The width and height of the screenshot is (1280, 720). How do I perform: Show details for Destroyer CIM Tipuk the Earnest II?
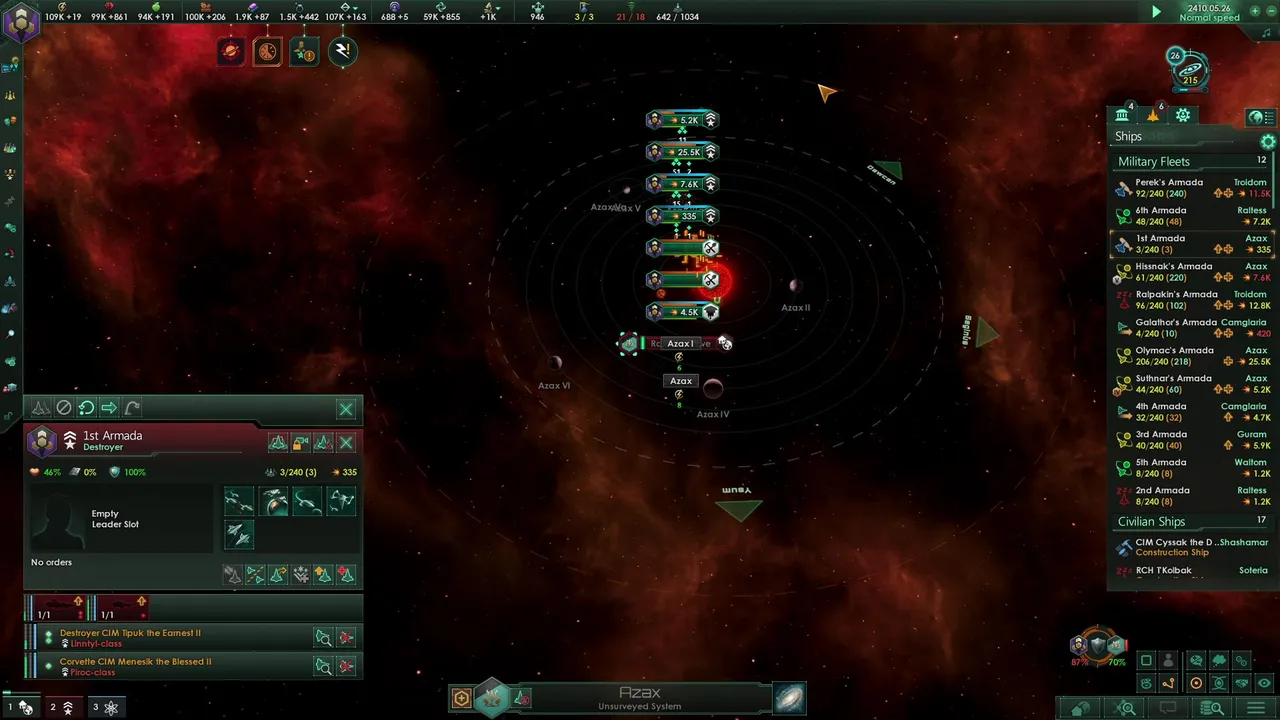pos(323,638)
